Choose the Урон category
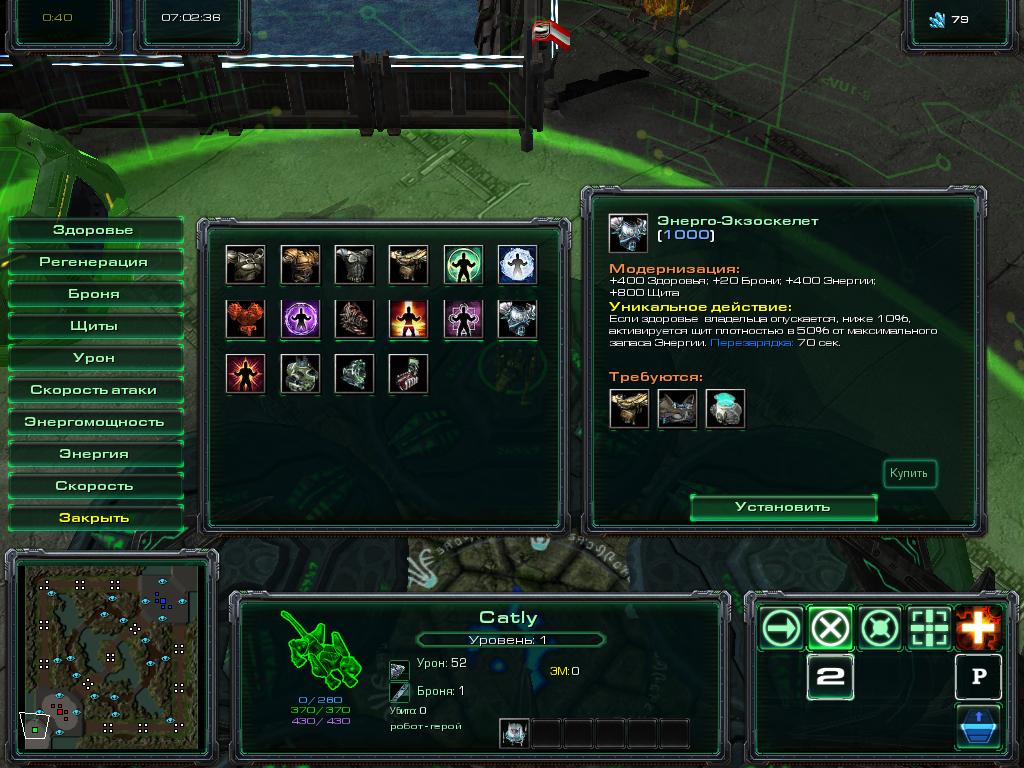The width and height of the screenshot is (1024, 768). pyautogui.click(x=94, y=358)
